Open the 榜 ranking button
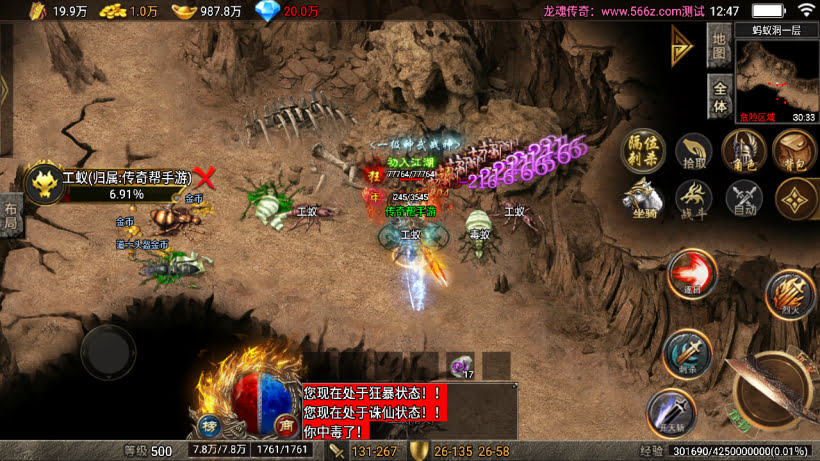820x461 pixels. tap(210, 422)
